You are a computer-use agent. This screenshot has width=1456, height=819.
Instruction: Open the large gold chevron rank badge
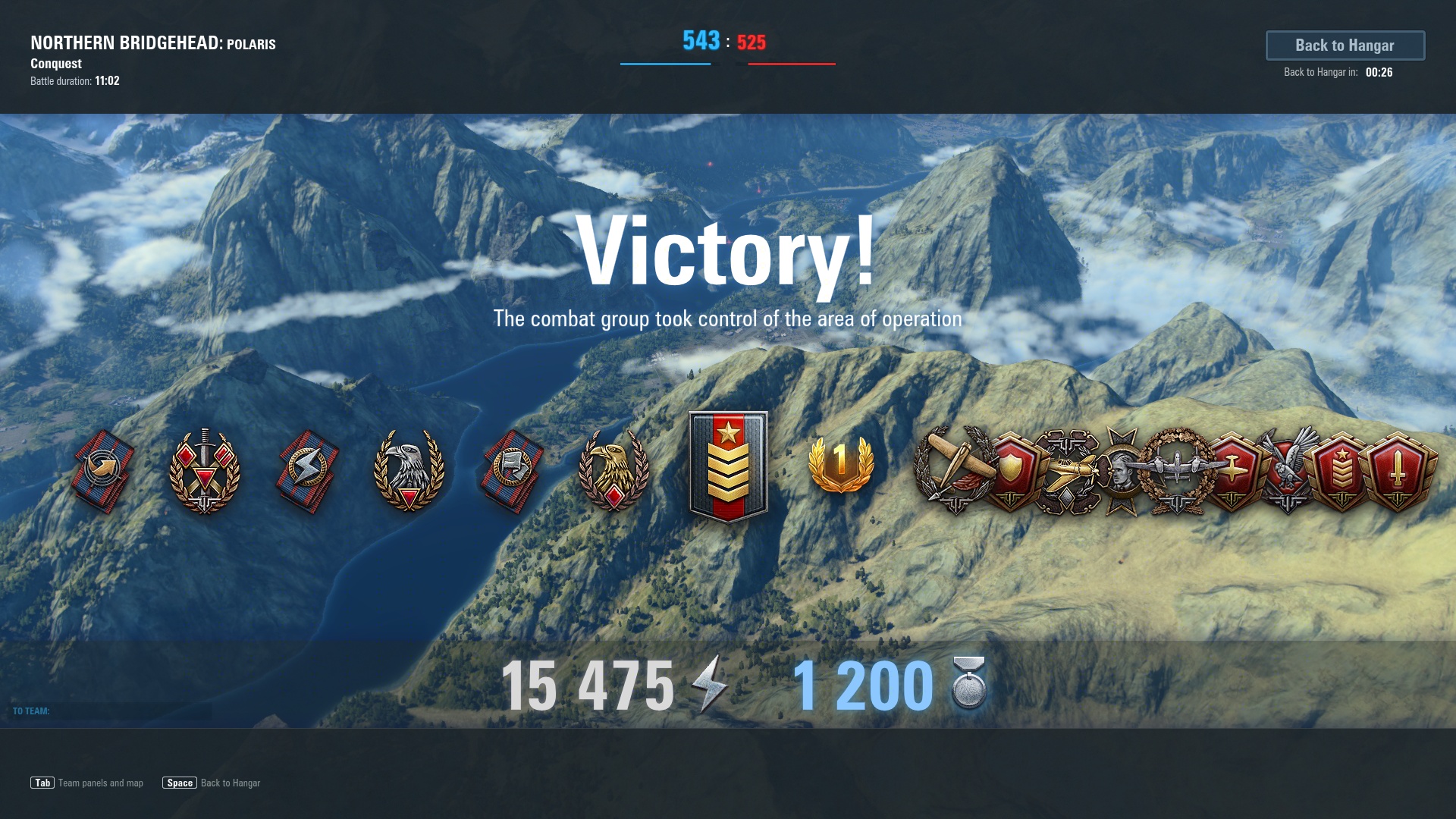(728, 466)
